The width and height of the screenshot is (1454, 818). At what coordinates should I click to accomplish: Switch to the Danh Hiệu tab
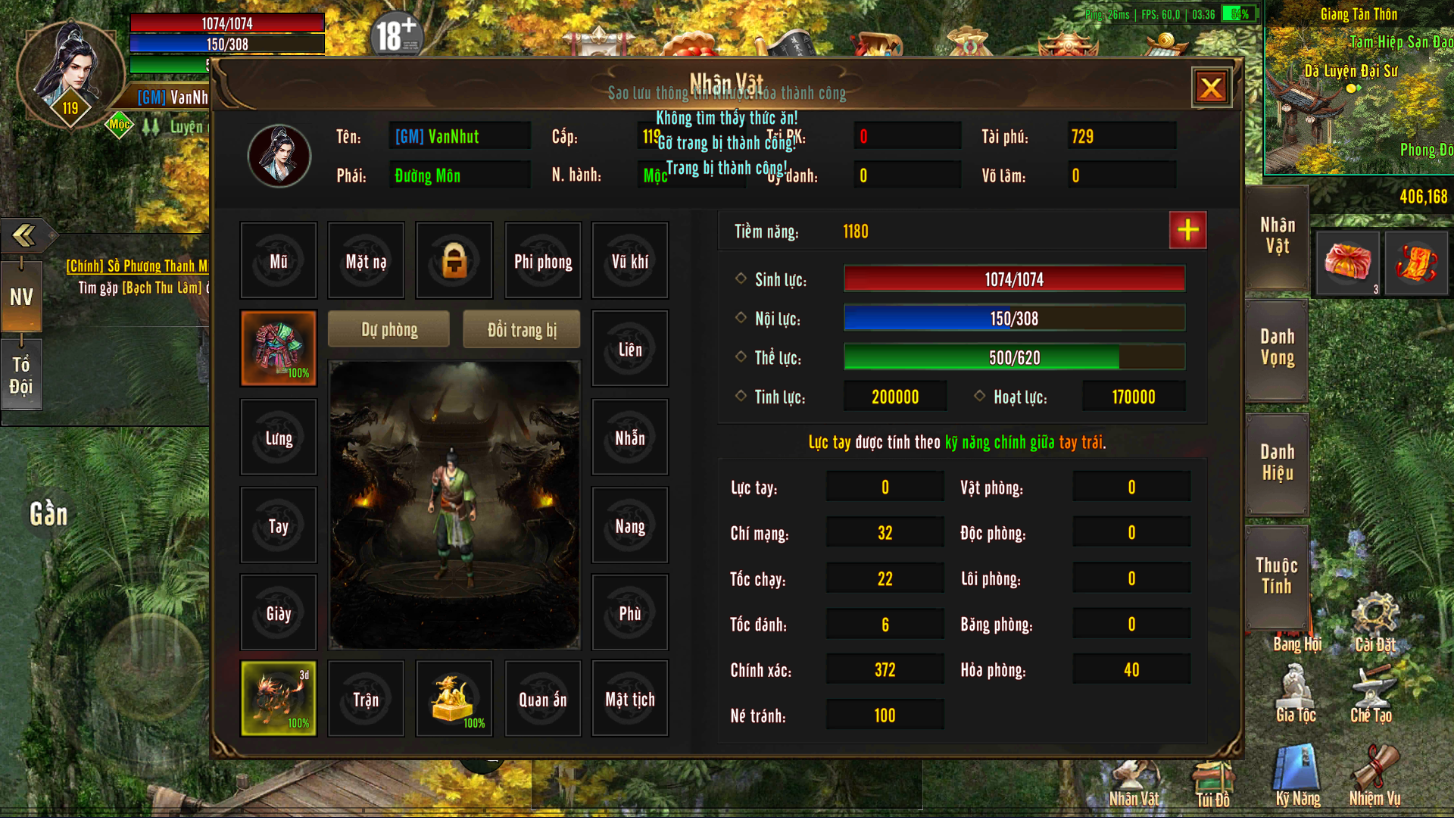click(1277, 463)
